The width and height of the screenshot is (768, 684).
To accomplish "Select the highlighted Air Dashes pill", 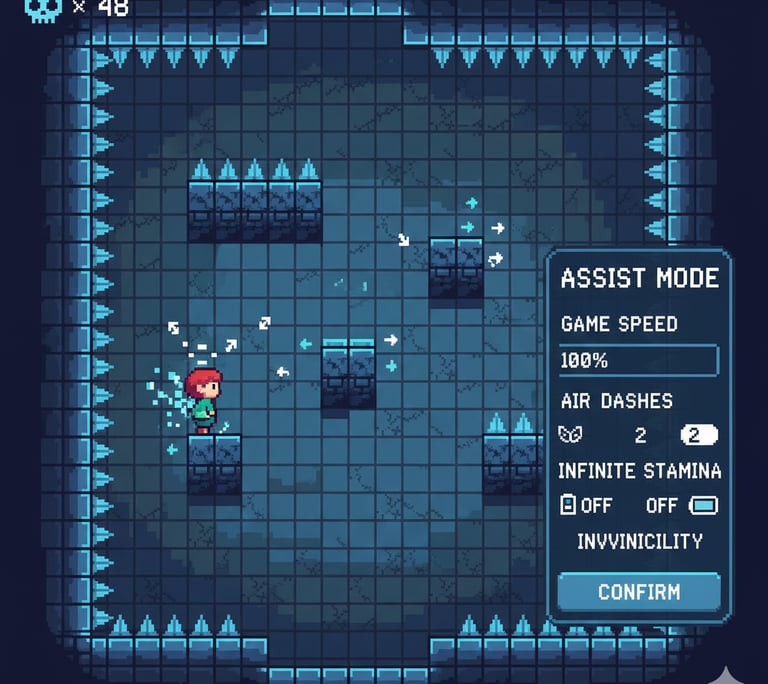I will pyautogui.click(x=699, y=435).
